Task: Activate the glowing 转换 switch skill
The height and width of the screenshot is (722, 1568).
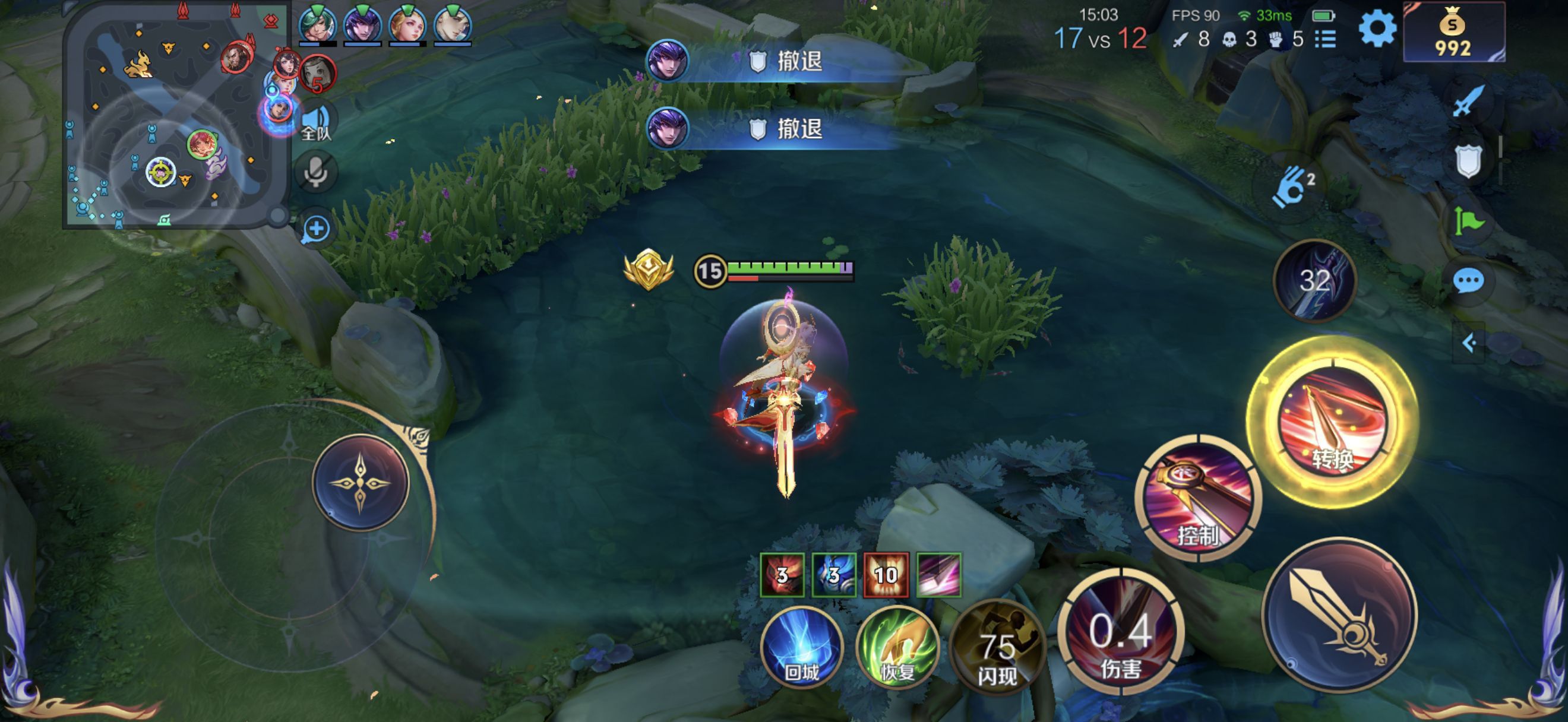Action: click(x=1333, y=423)
